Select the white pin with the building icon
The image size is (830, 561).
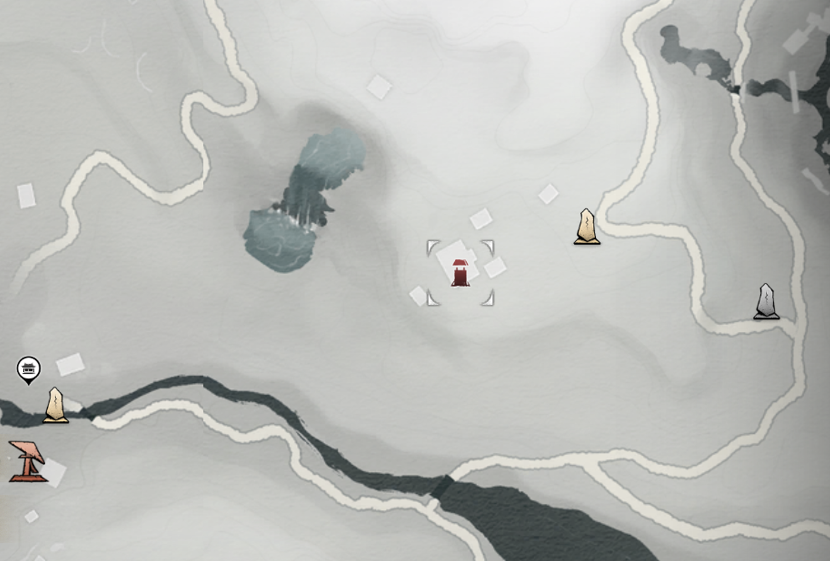(x=28, y=370)
